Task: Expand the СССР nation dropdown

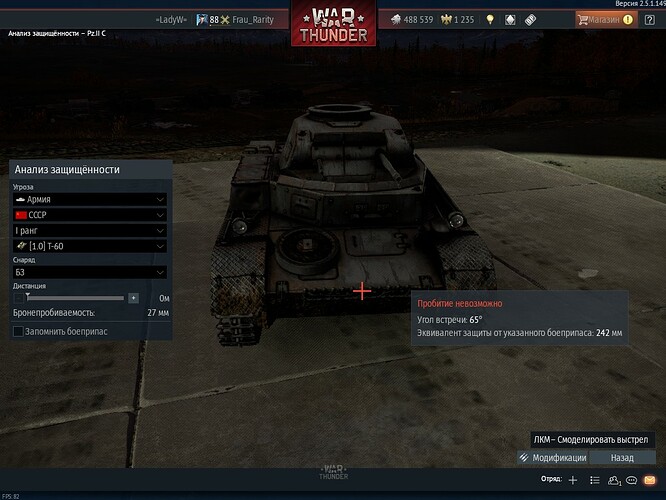Action: (88, 214)
